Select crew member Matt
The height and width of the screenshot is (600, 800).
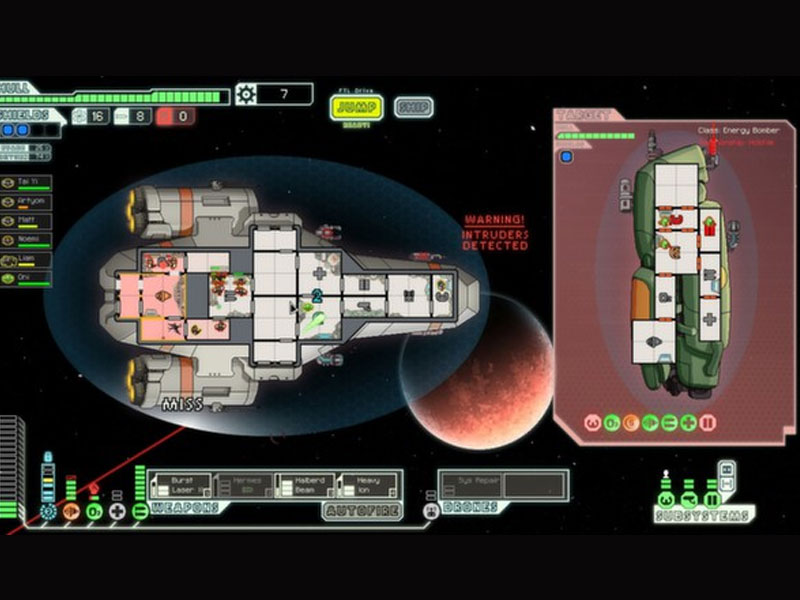[x=27, y=220]
